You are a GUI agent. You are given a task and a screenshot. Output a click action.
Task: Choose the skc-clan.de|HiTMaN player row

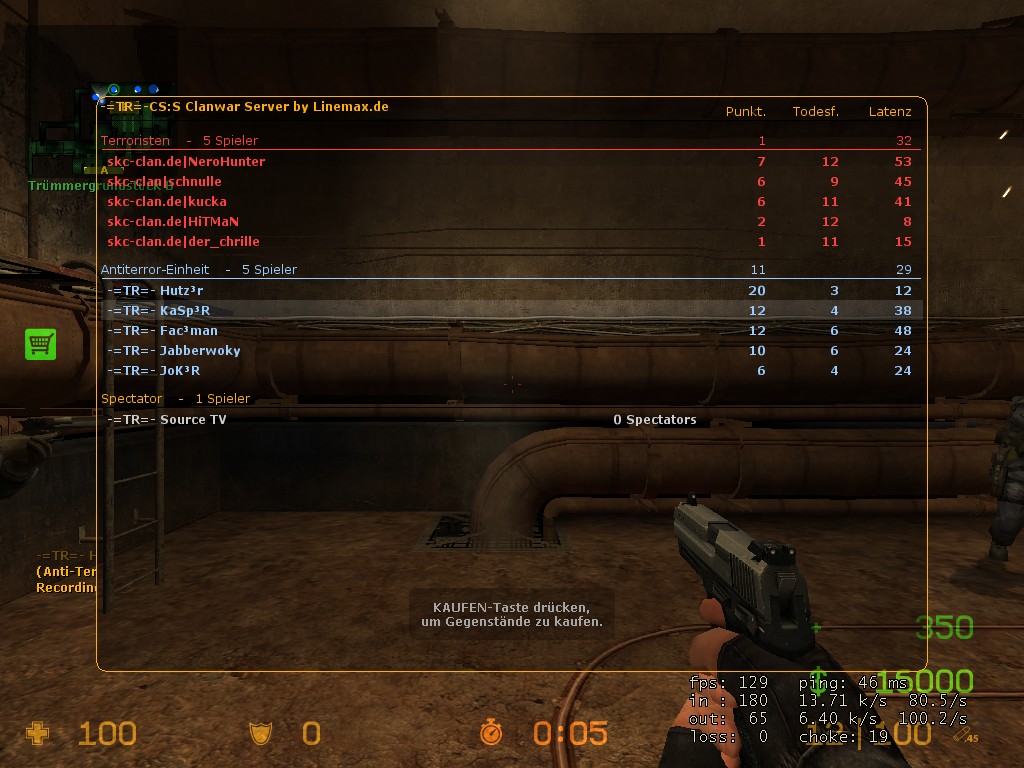pos(173,221)
